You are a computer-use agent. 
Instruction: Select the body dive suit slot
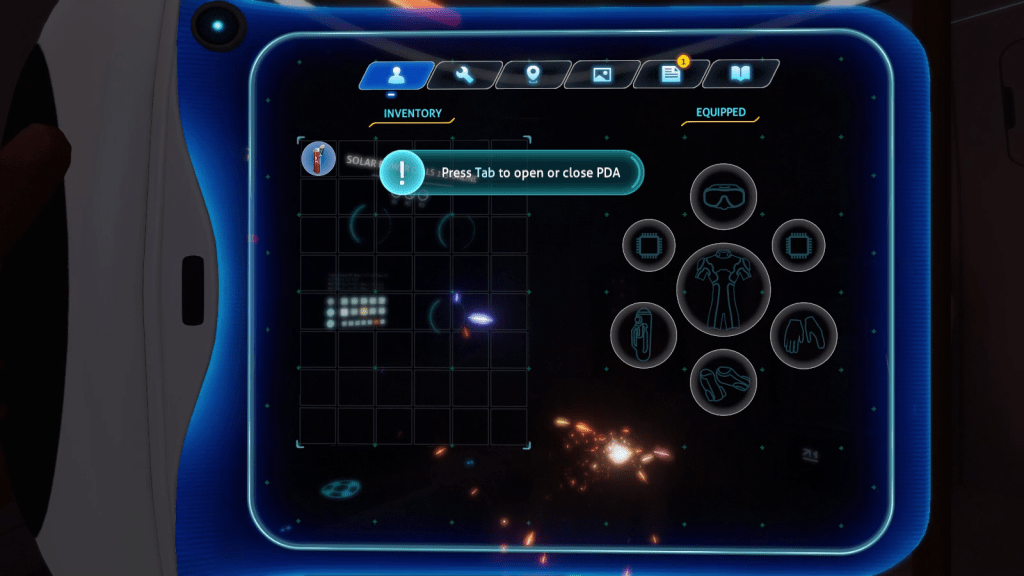tap(723, 289)
